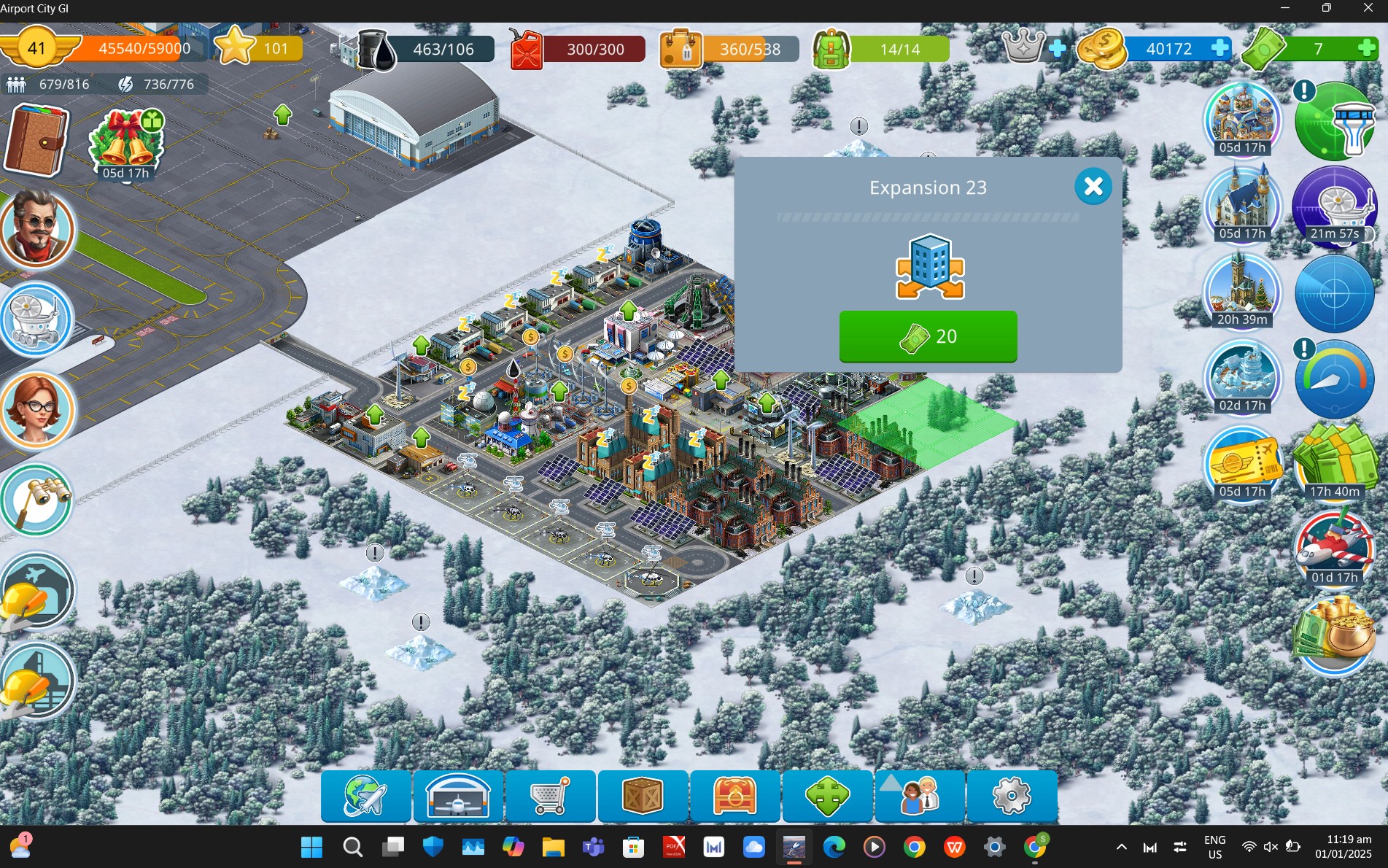Open the neighbors and friends menu
This screenshot has width=1388, height=868.
click(x=920, y=796)
